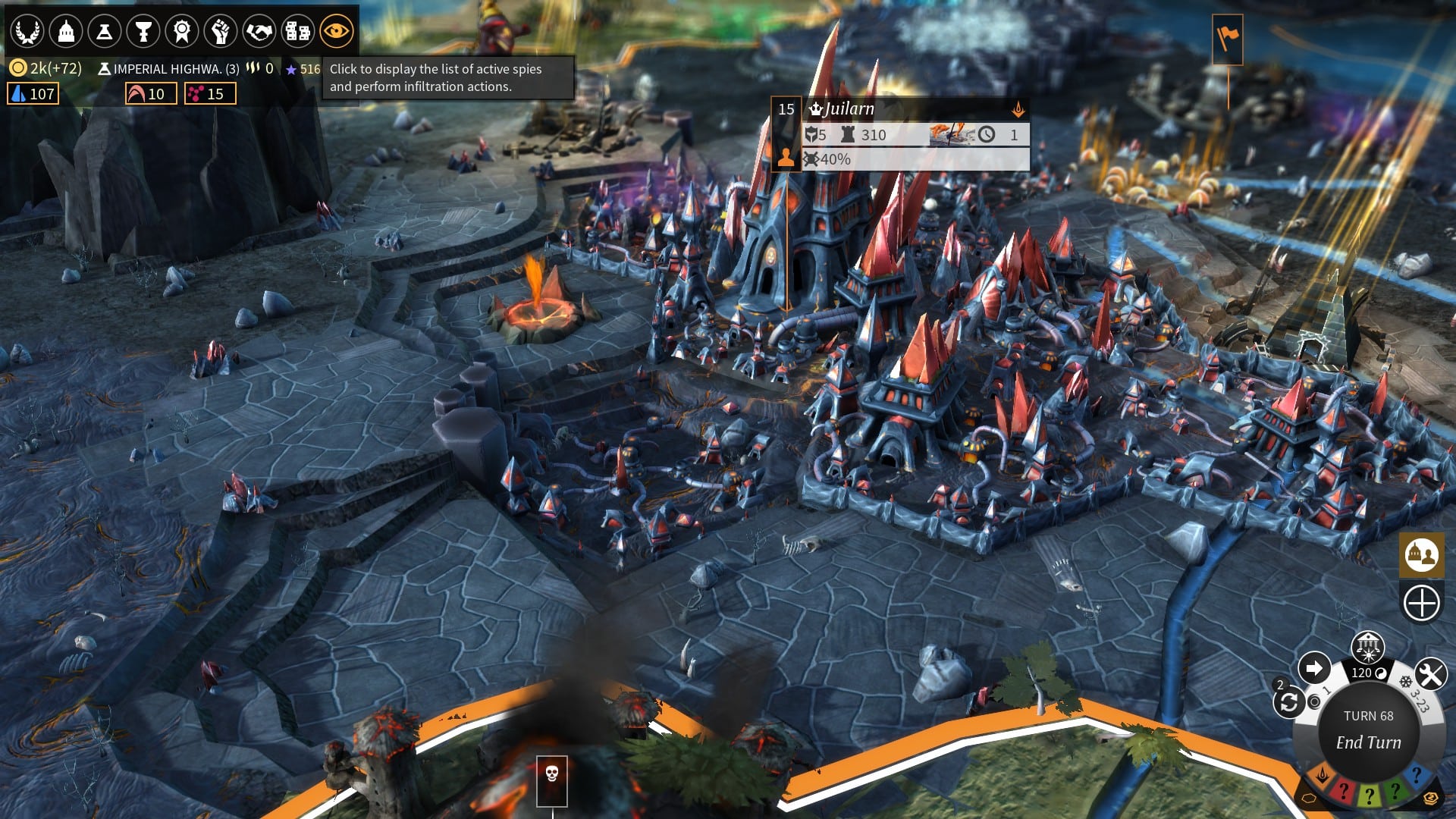The height and width of the screenshot is (819, 1456).
Task: Select the orange flag marker banner
Action: 1228,38
